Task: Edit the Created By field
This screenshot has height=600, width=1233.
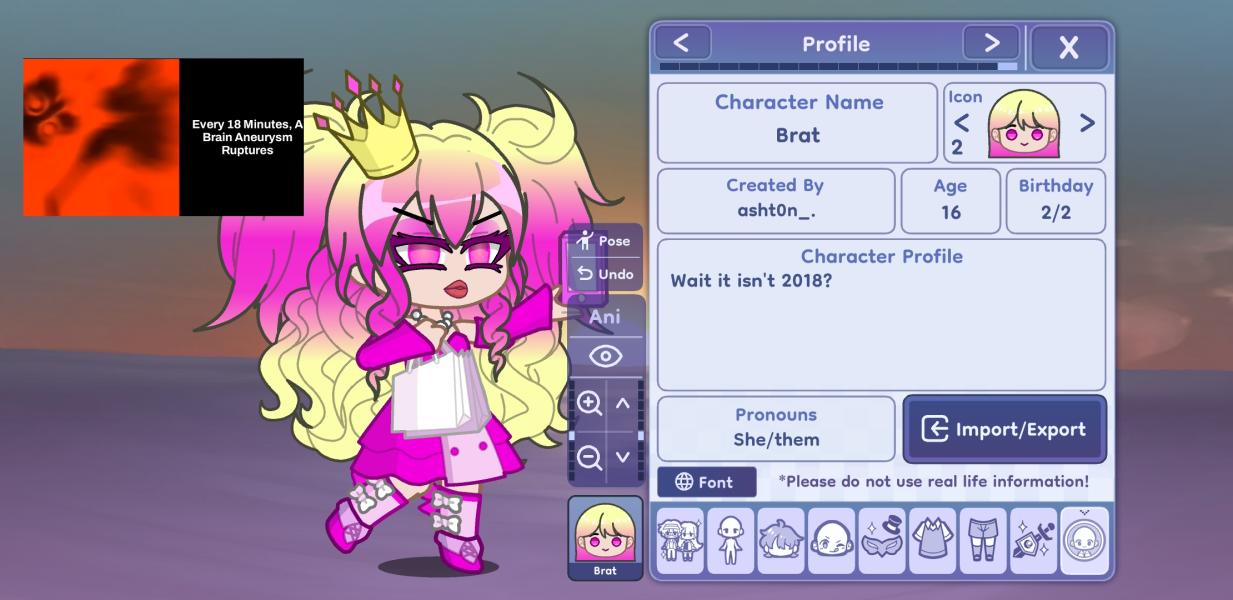Action: click(775, 200)
